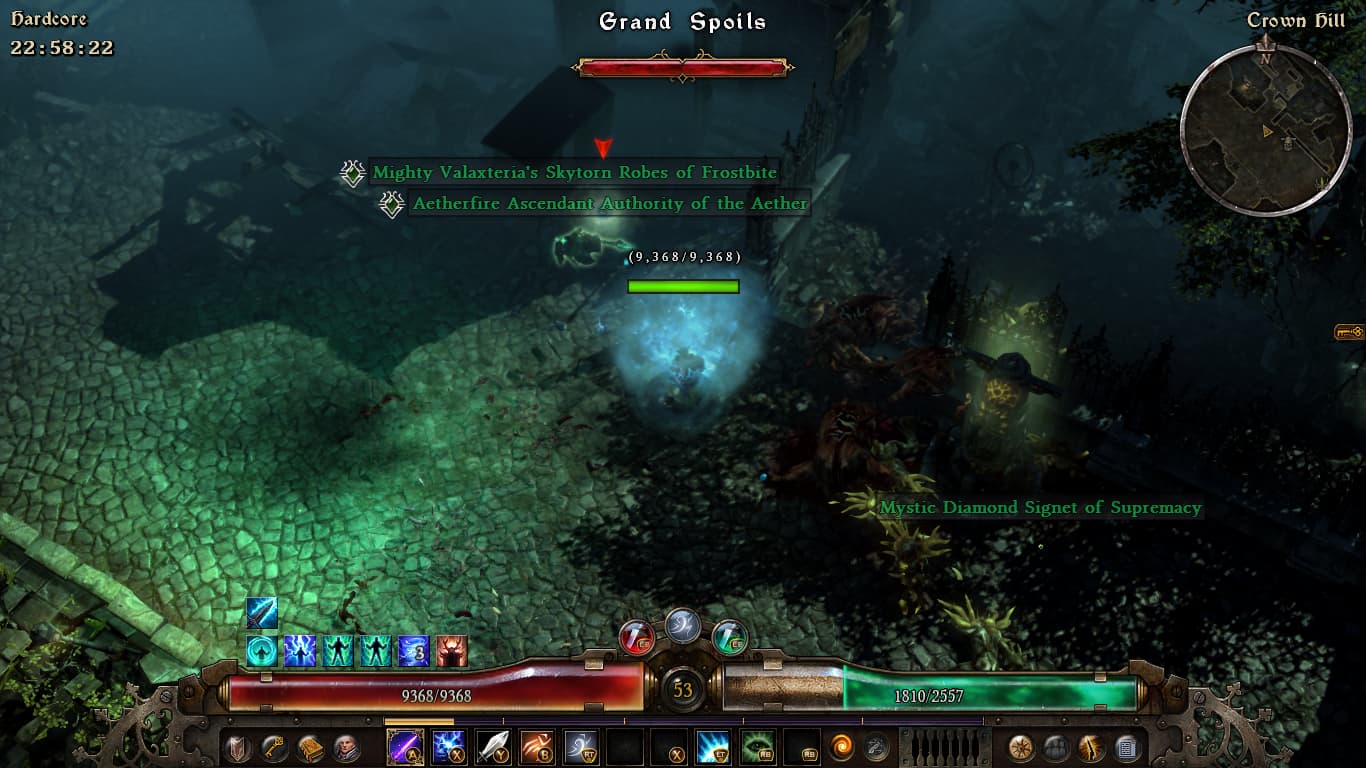Image resolution: width=1366 pixels, height=768 pixels.
Task: Trigger the orange claw slash skill
Action: 537,747
